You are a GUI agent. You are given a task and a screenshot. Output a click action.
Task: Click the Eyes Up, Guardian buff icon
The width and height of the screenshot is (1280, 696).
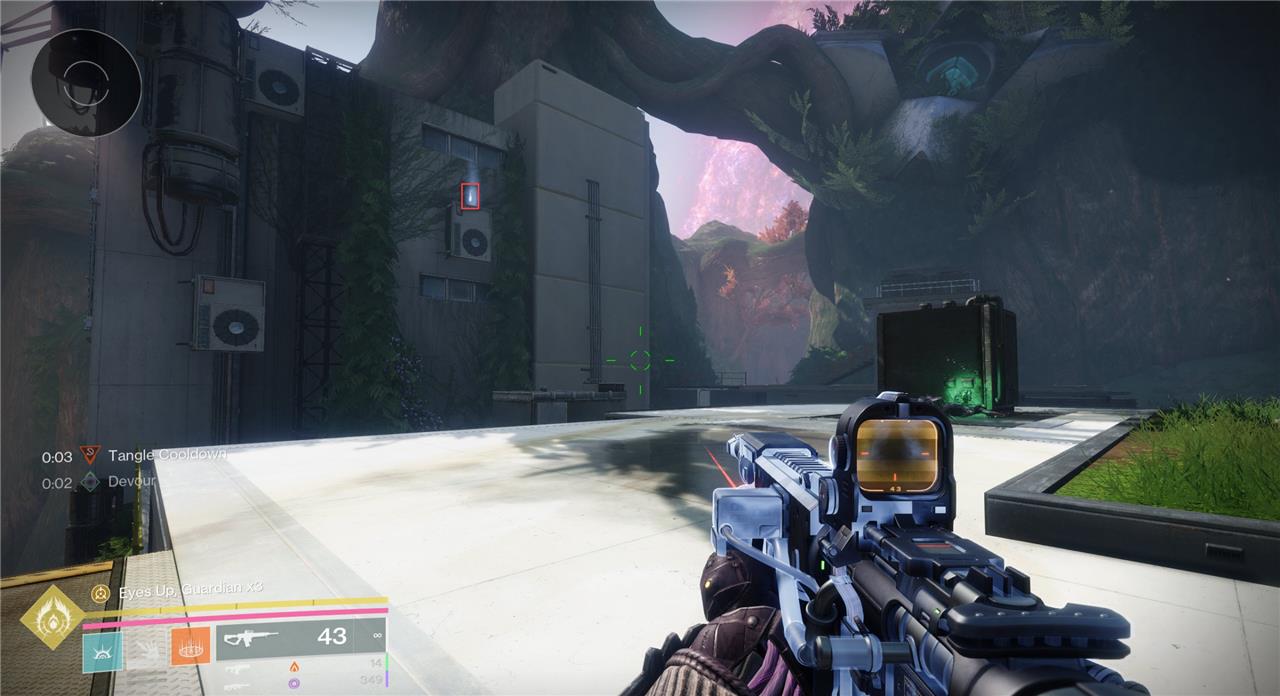pos(100,593)
